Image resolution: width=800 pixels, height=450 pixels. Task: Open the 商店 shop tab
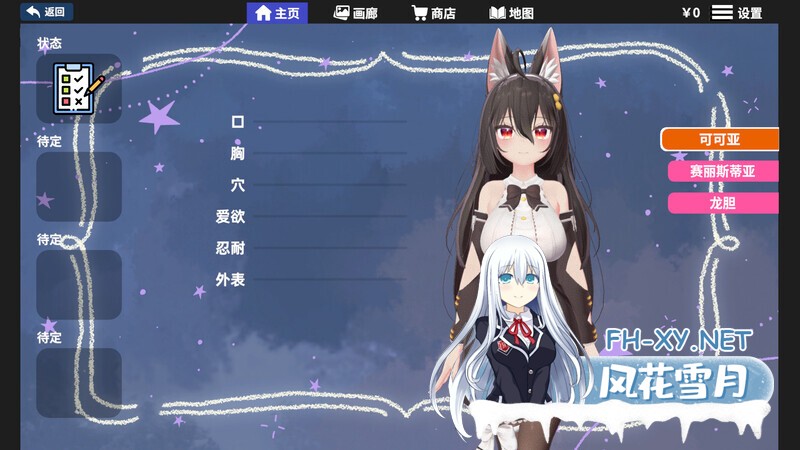click(x=433, y=13)
